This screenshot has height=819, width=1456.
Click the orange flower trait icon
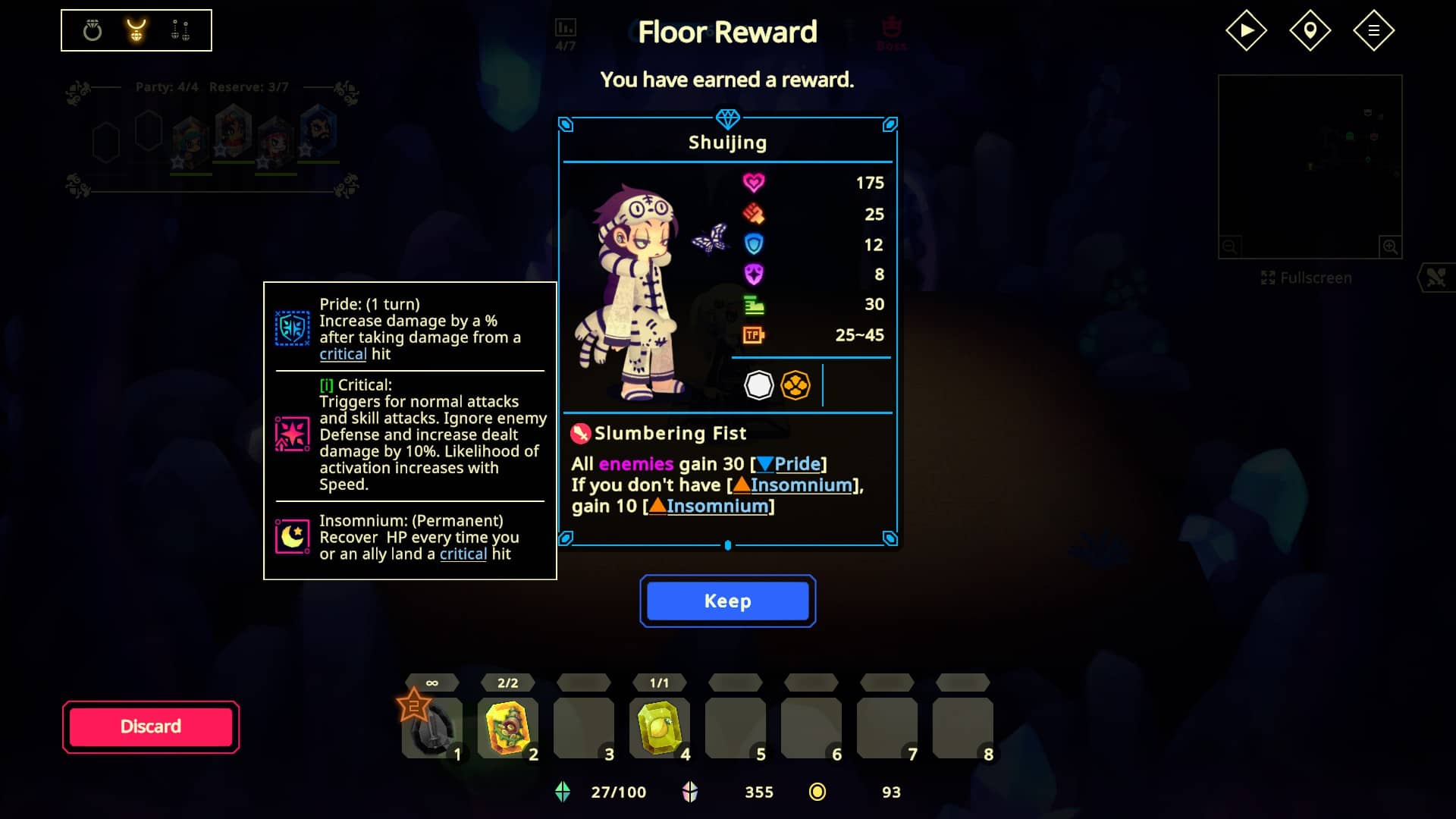point(795,385)
